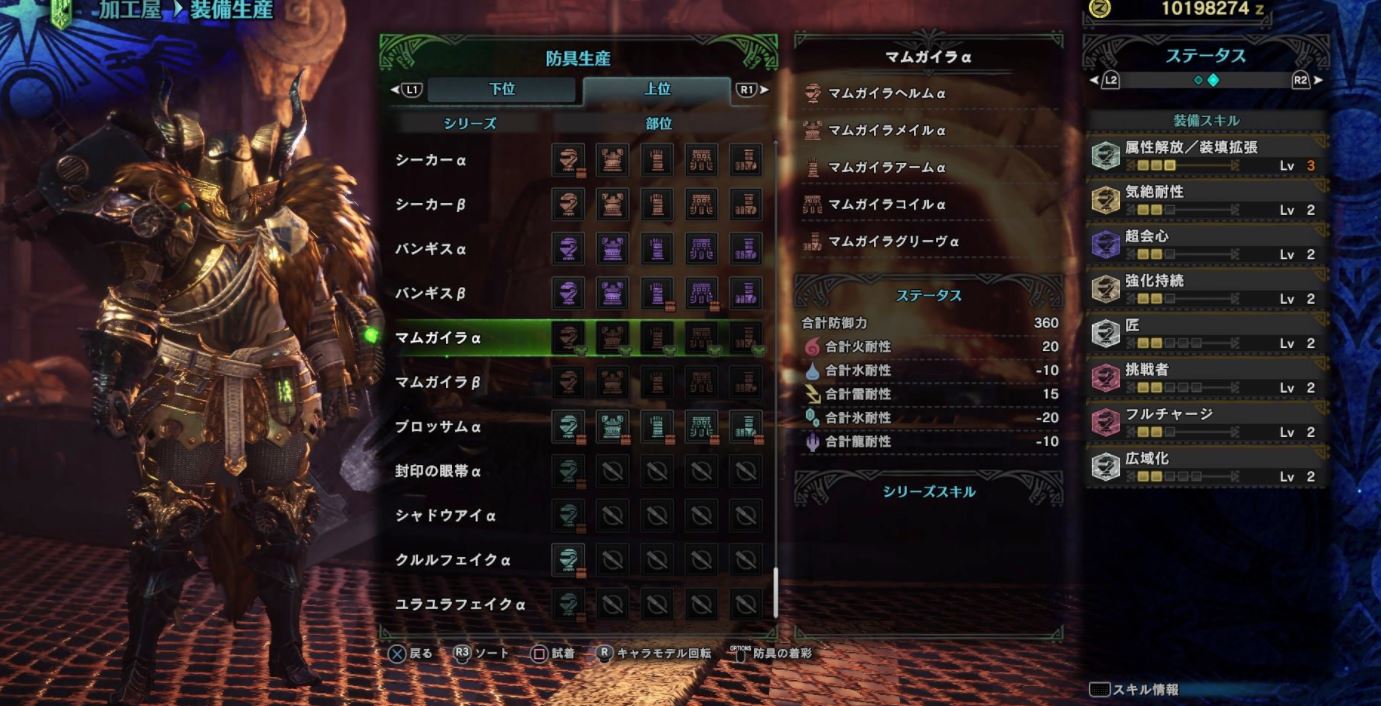Choose the クルルフェイクα row
This screenshot has height=706, width=1381.
[452, 560]
